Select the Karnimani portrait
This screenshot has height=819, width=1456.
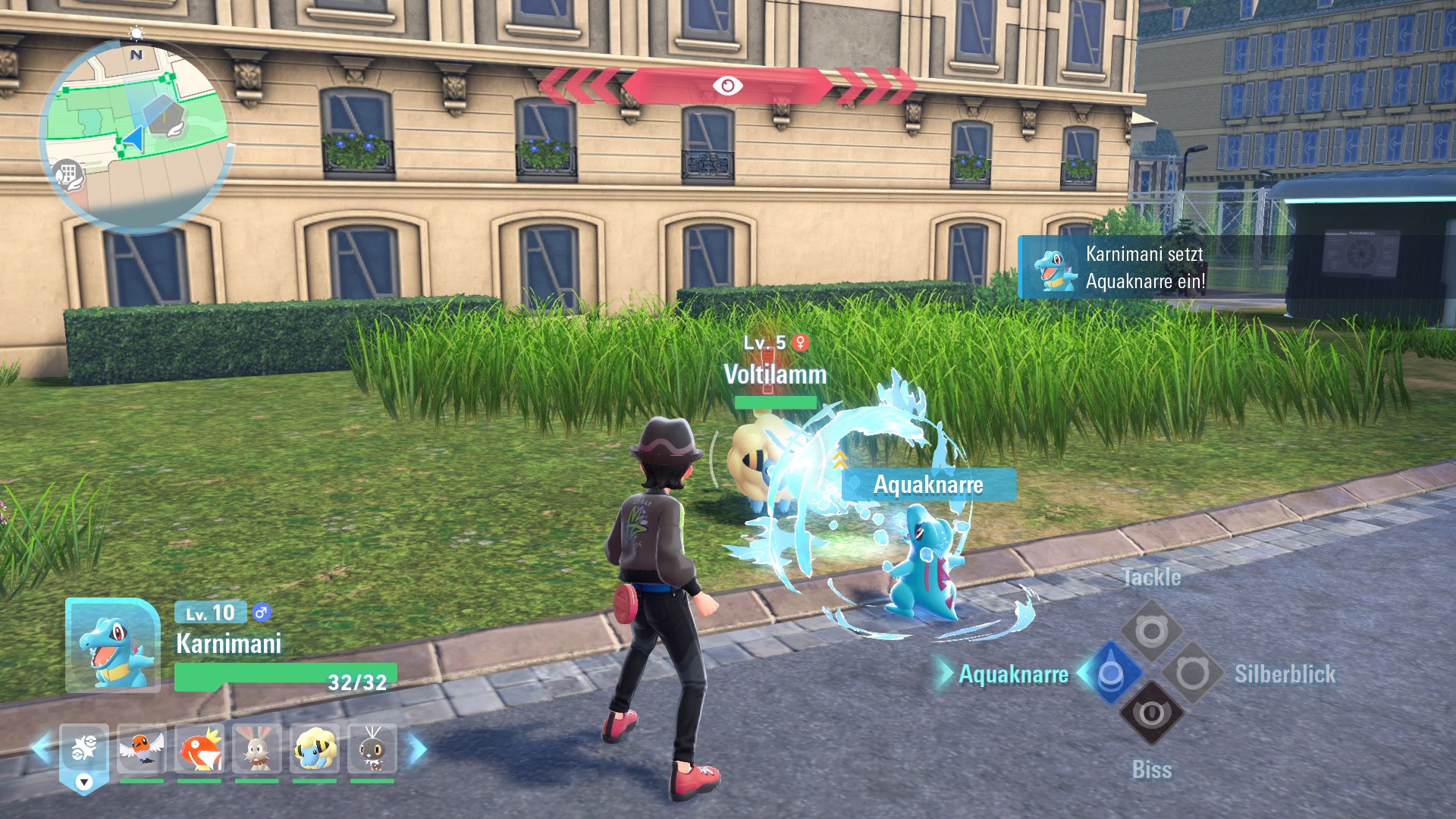pyautogui.click(x=113, y=645)
